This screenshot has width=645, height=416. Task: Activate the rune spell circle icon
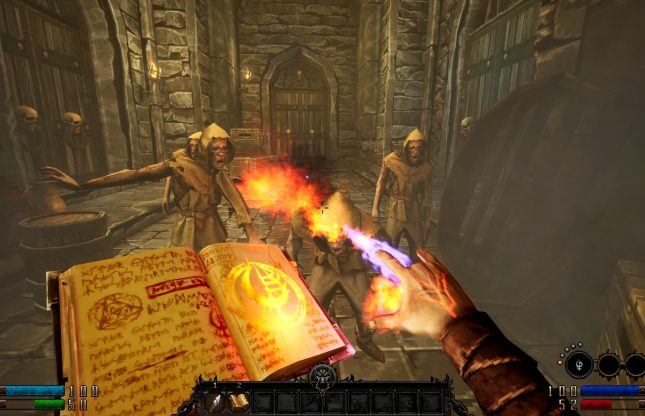(x=579, y=365)
